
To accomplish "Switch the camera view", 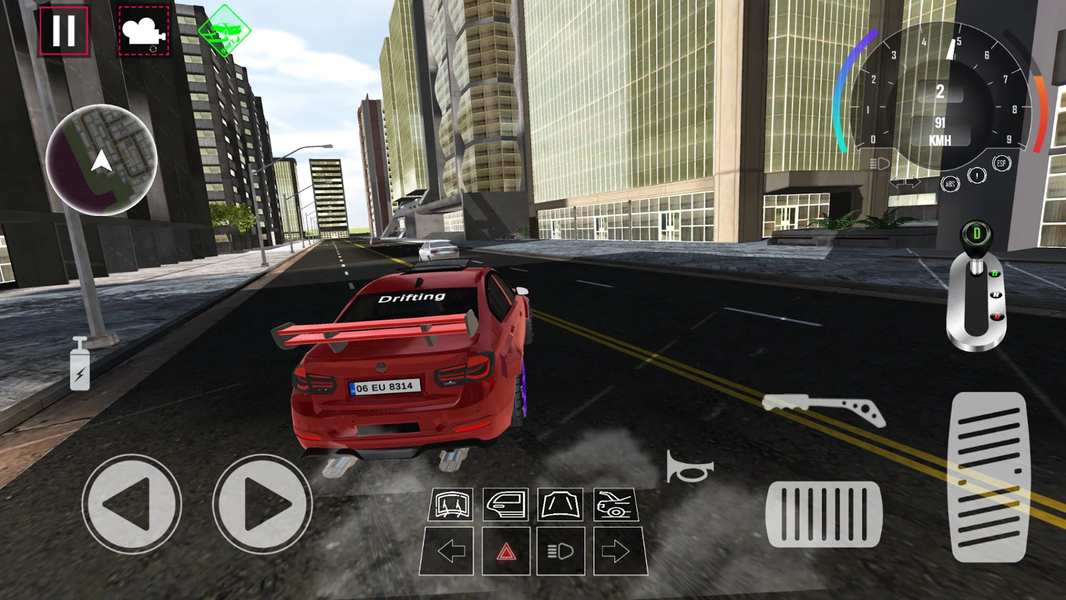I will (144, 31).
